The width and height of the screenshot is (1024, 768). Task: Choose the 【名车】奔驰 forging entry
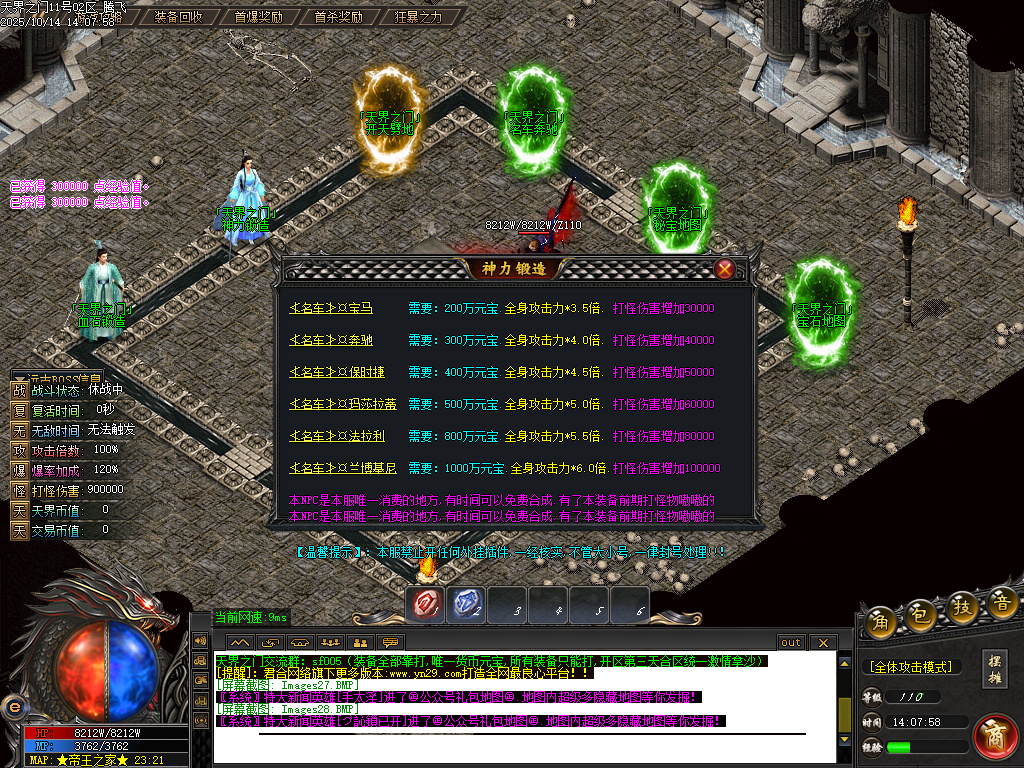(x=331, y=341)
